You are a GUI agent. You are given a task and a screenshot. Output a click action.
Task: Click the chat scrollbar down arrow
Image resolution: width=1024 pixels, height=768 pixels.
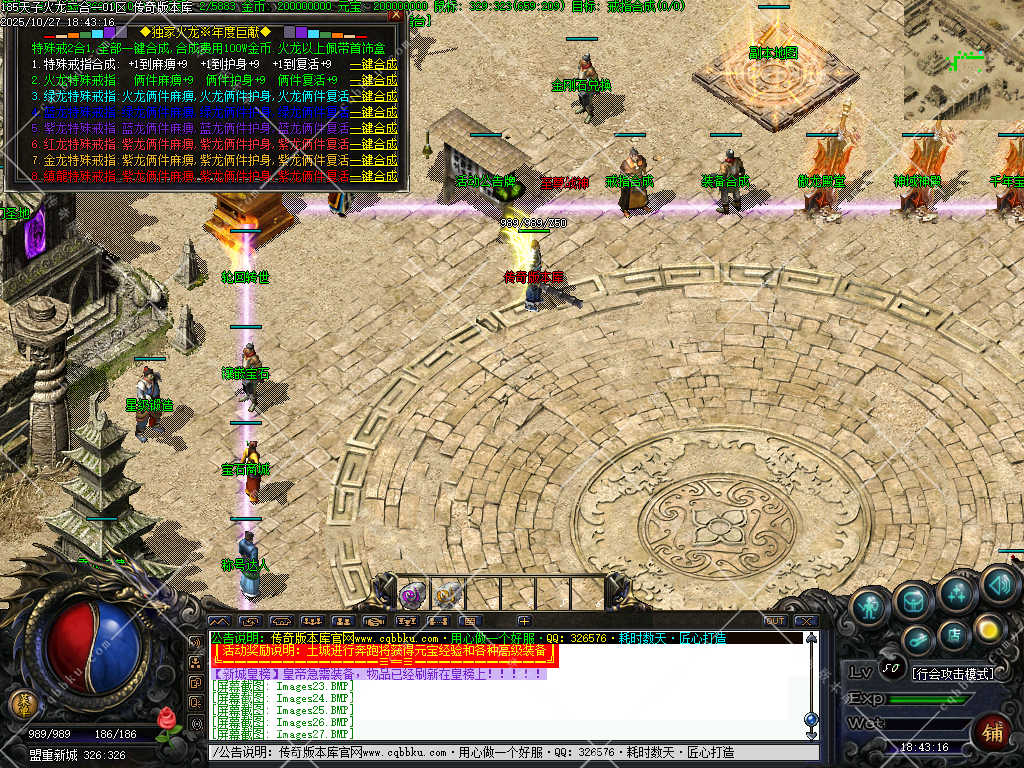pyautogui.click(x=811, y=736)
